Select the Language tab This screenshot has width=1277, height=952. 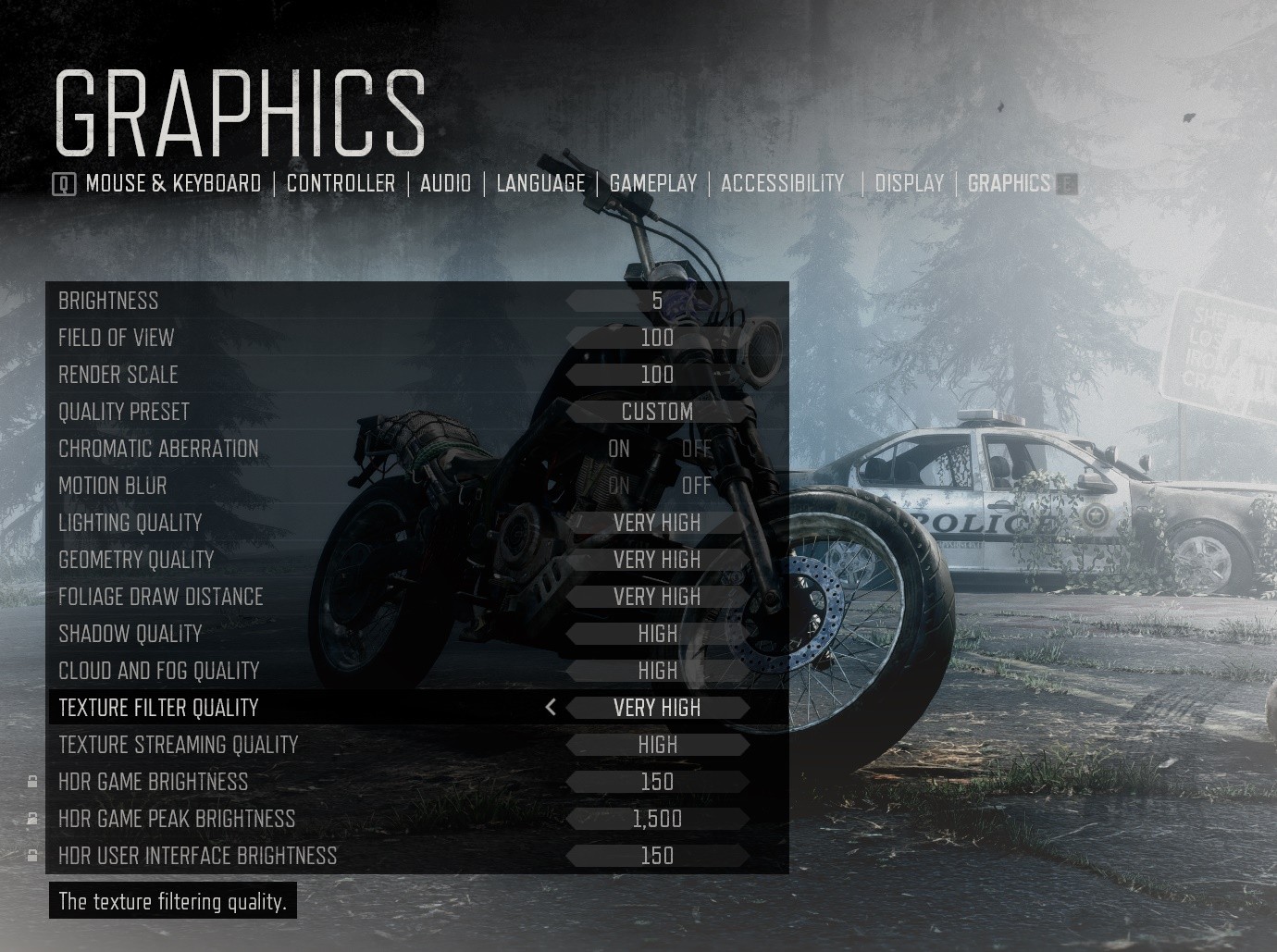(x=540, y=183)
